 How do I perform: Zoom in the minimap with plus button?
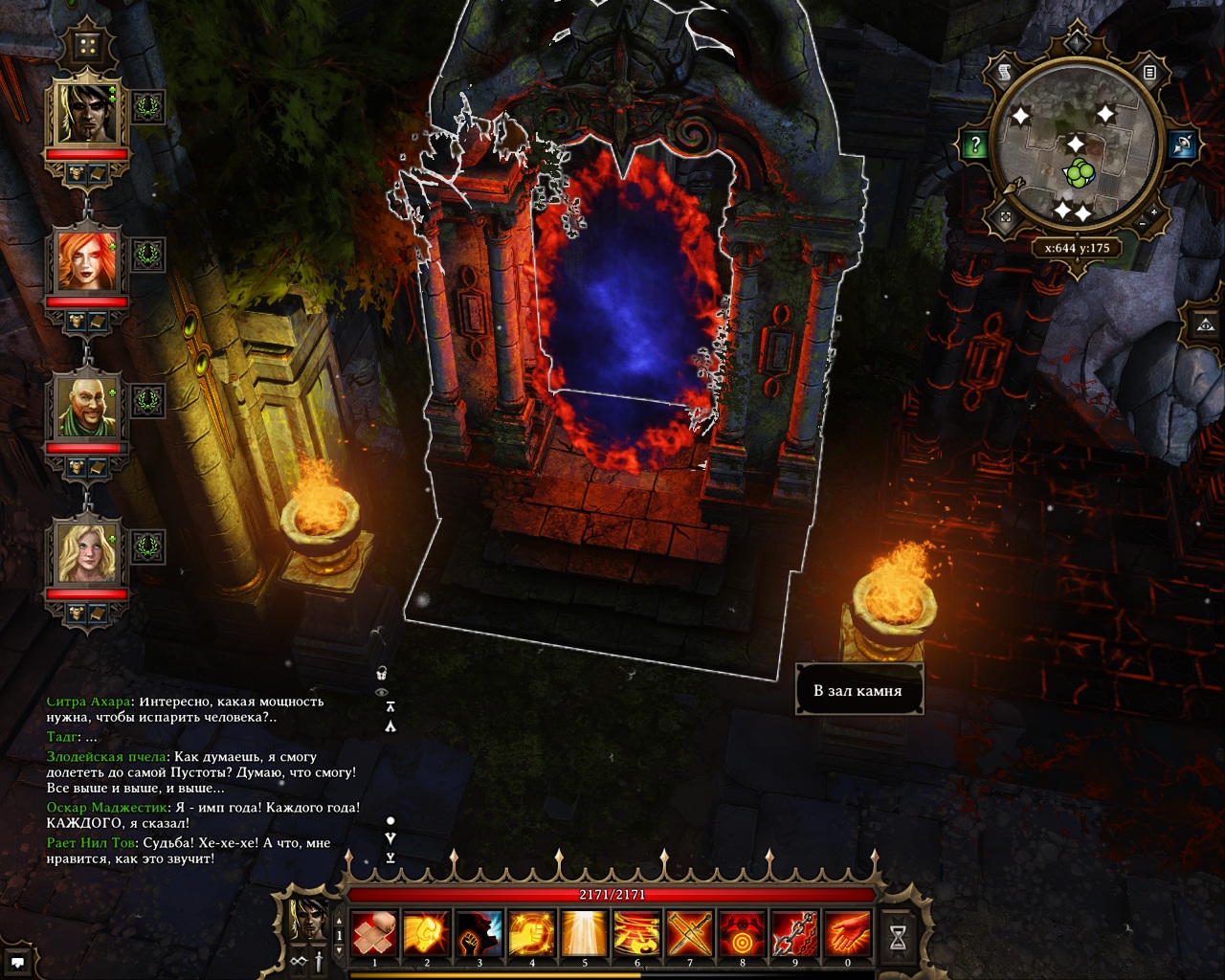coord(1154,212)
